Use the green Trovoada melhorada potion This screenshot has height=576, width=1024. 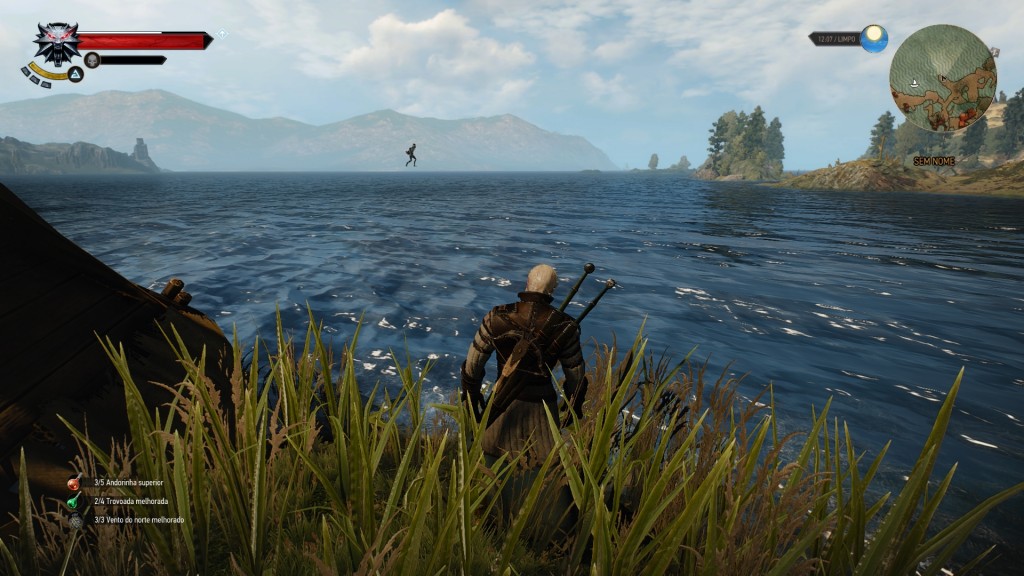point(74,502)
